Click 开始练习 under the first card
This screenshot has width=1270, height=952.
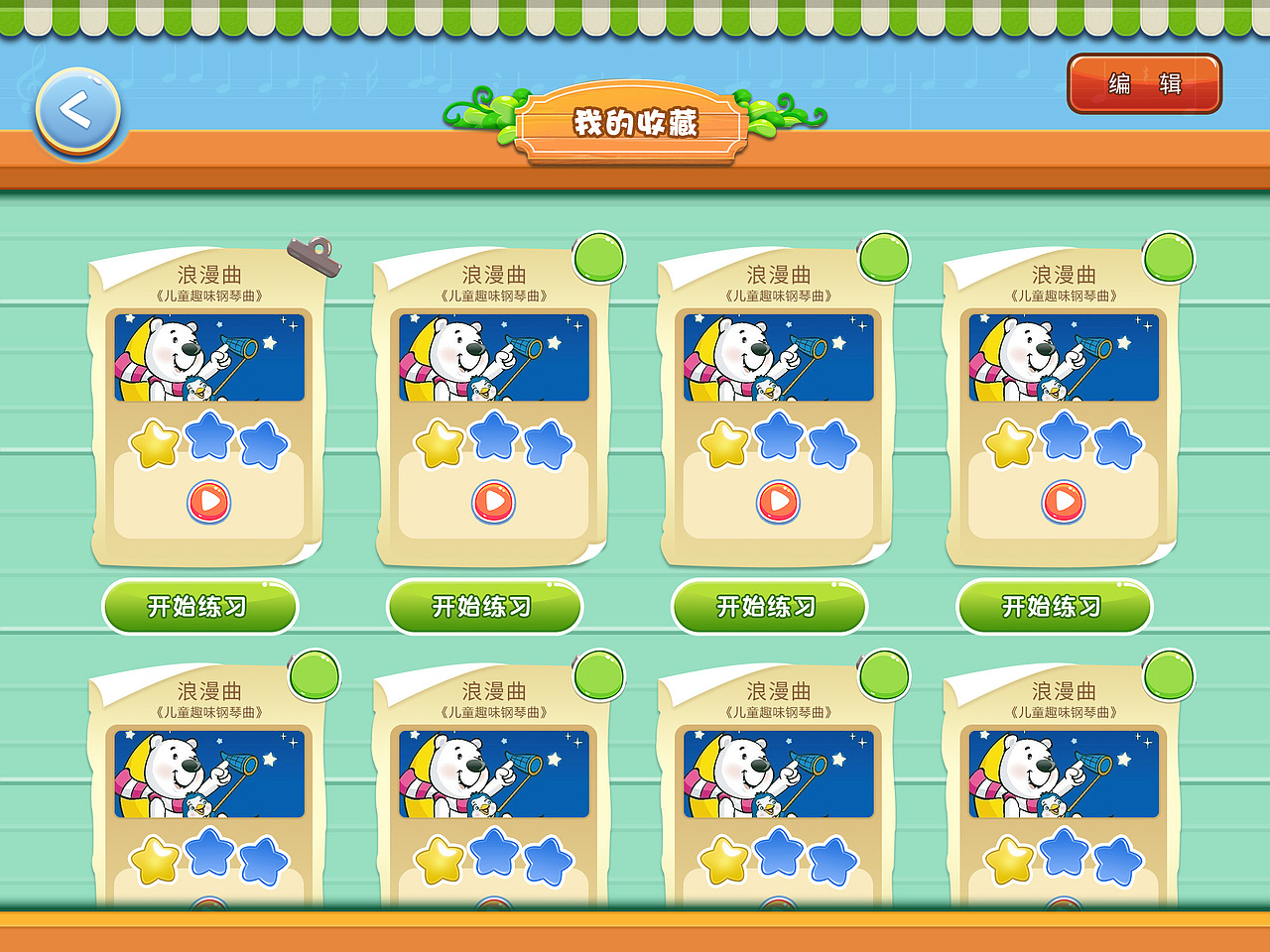pos(203,606)
